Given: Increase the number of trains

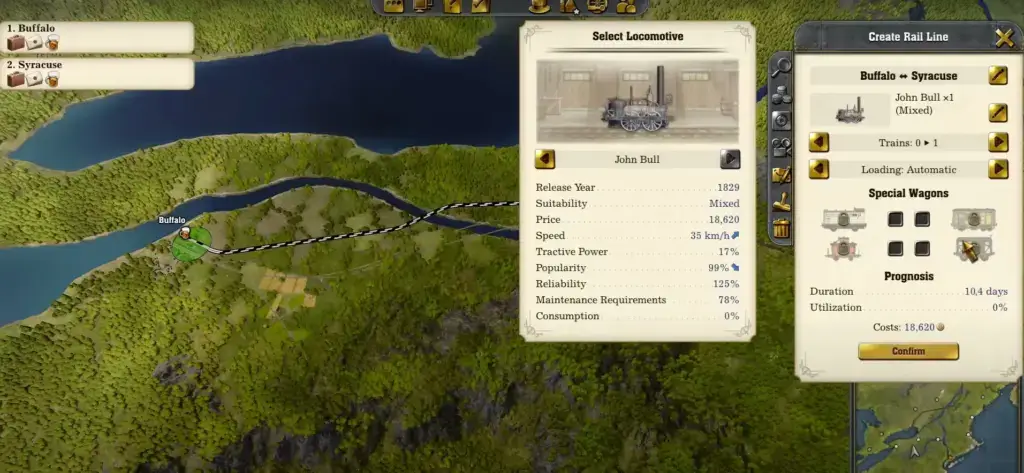Looking at the screenshot, I should [997, 142].
